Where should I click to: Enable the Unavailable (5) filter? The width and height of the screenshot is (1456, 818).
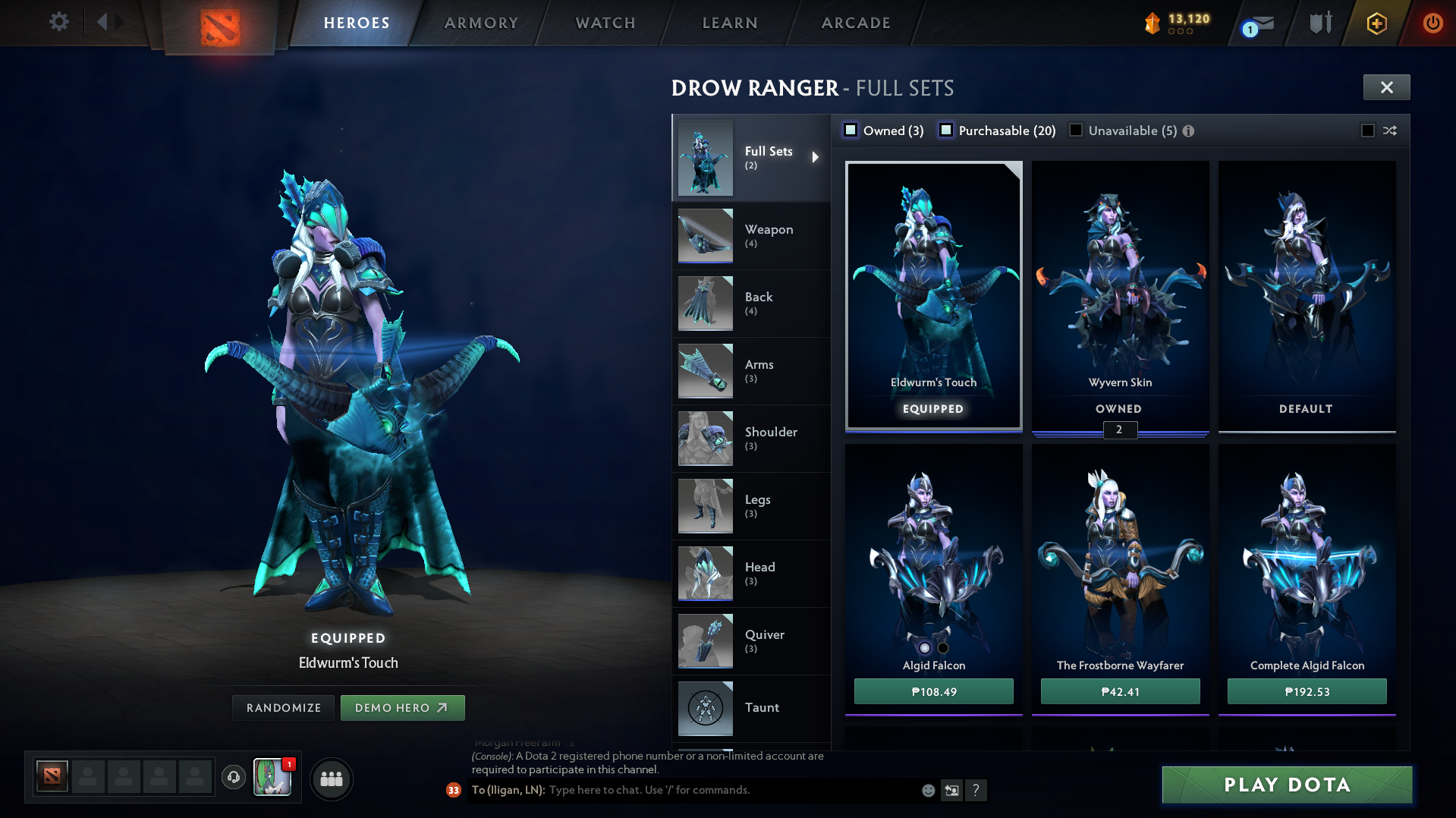[x=1075, y=130]
